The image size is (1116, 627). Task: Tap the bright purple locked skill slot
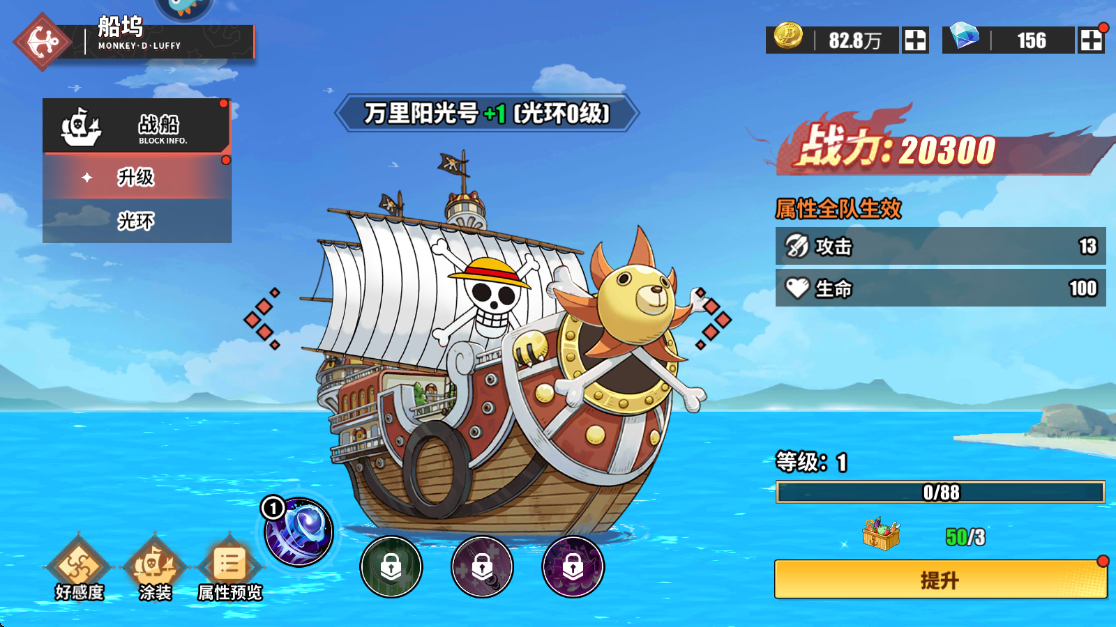coord(572,567)
